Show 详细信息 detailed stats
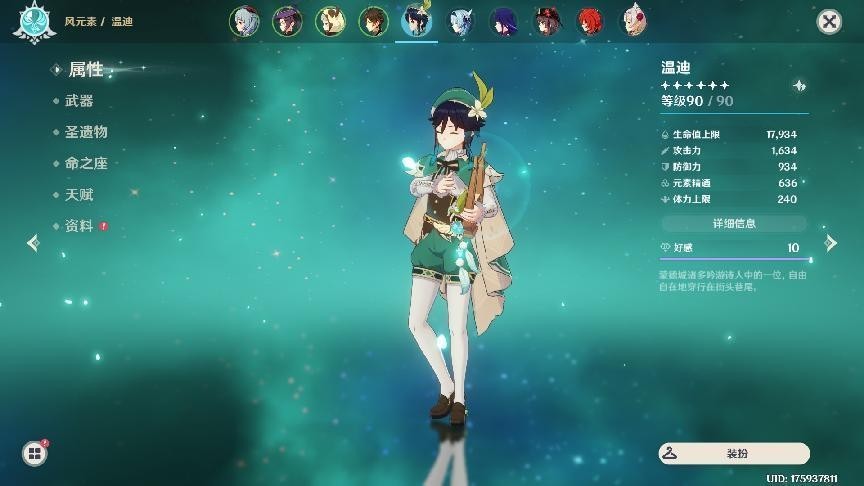This screenshot has height=486, width=864. [734, 222]
